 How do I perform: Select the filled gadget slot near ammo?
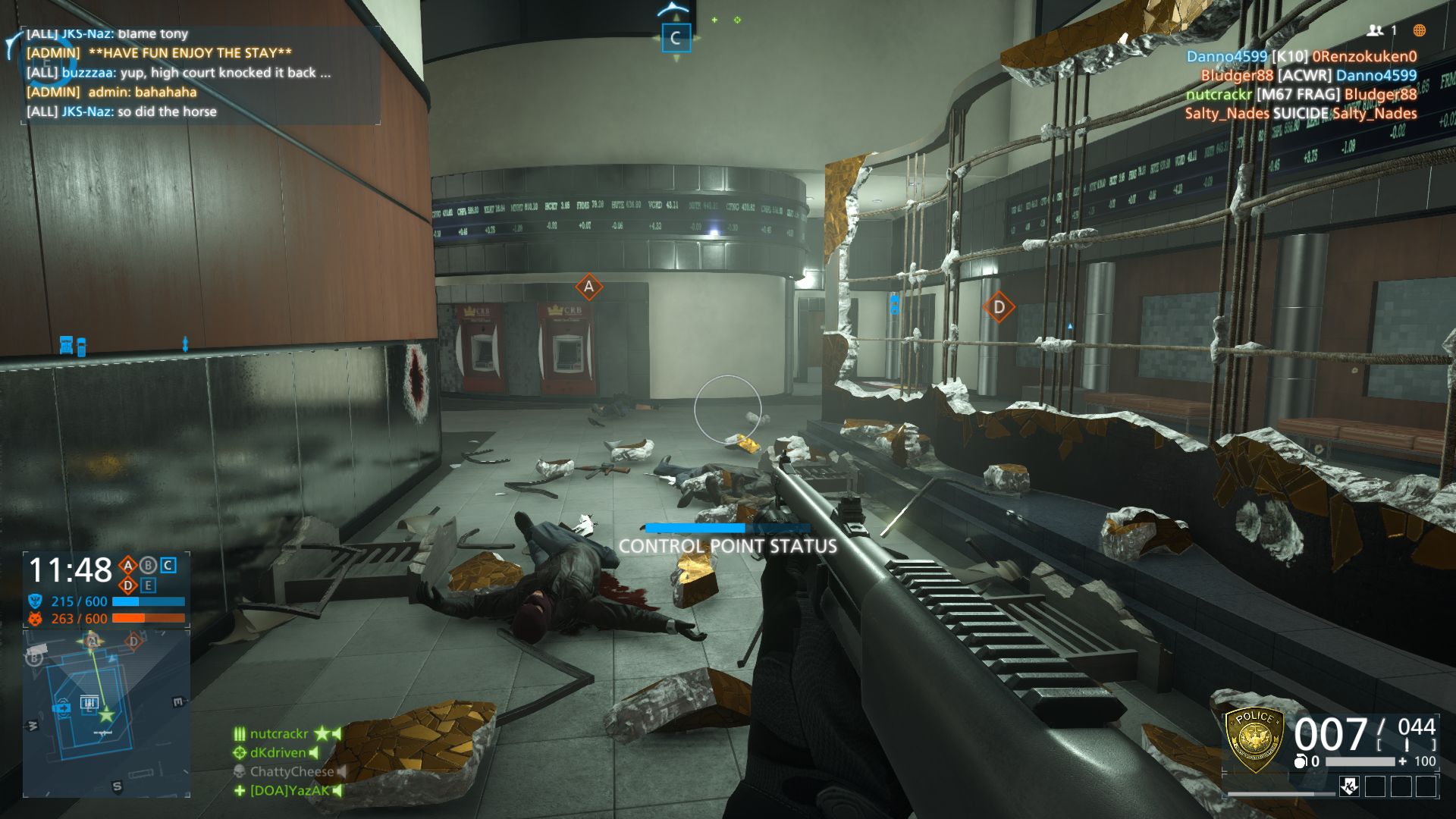(1349, 786)
